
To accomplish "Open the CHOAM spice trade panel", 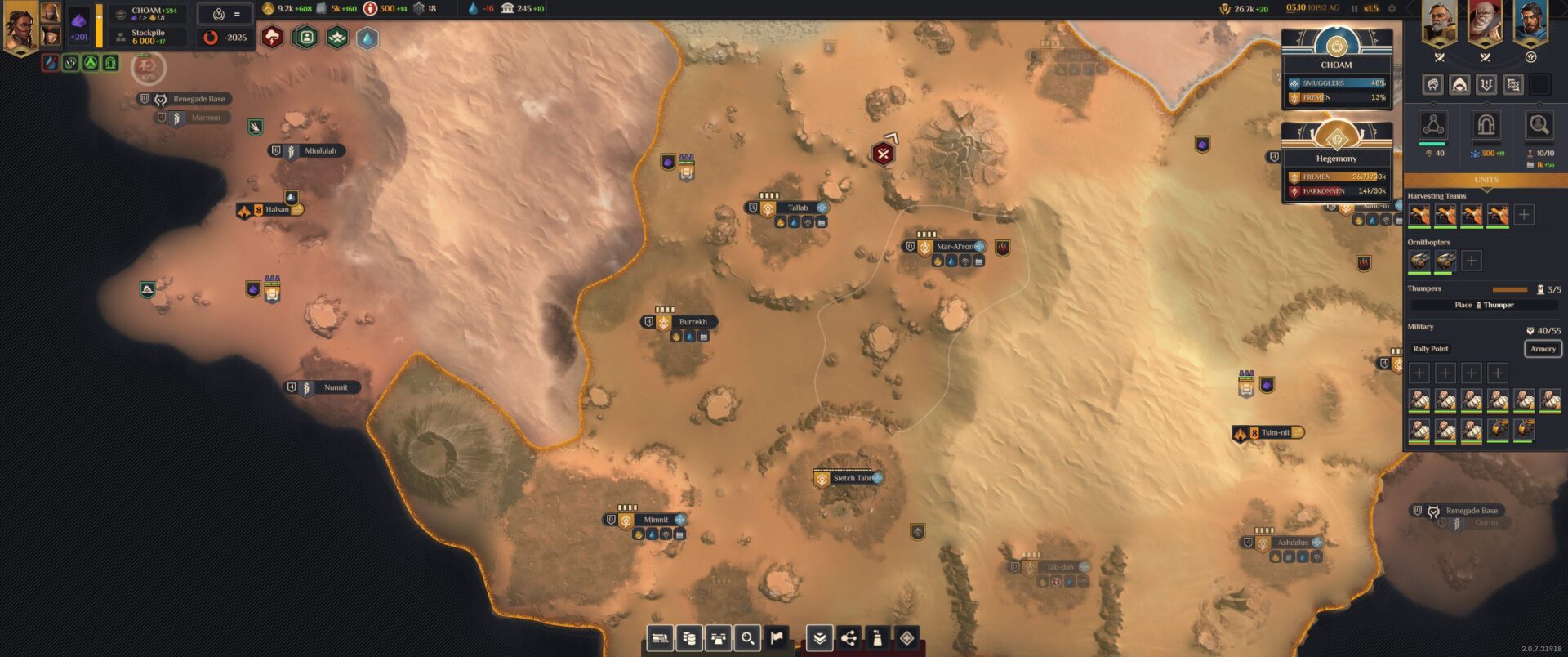I will point(149,13).
